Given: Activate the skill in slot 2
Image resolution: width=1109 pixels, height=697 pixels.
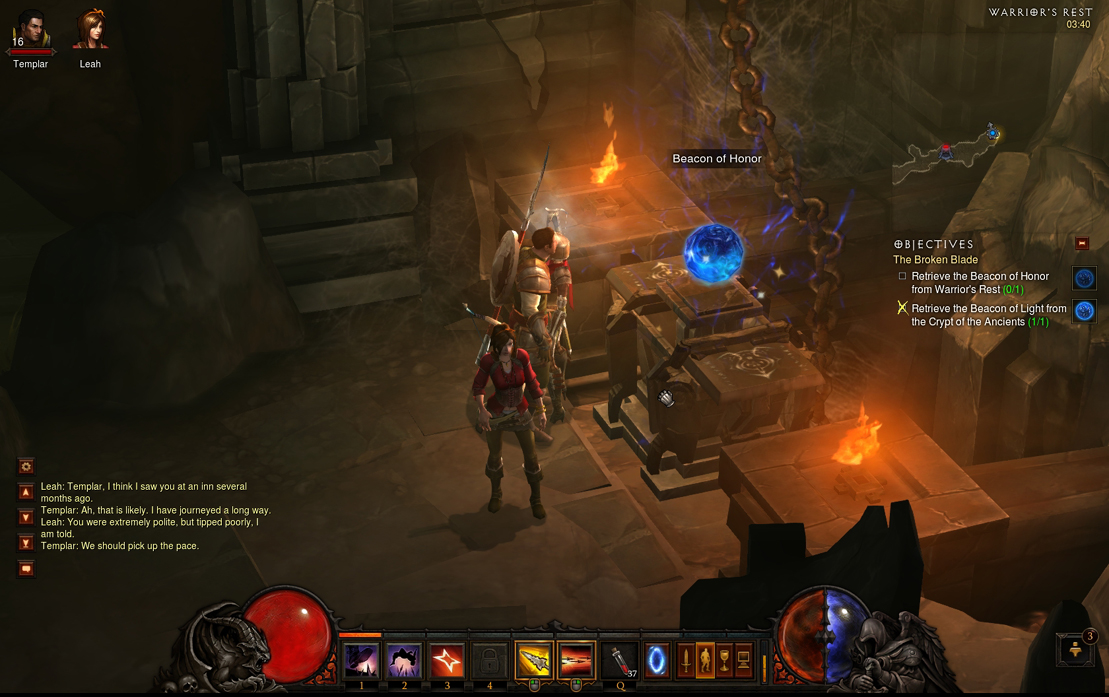Looking at the screenshot, I should tap(404, 661).
